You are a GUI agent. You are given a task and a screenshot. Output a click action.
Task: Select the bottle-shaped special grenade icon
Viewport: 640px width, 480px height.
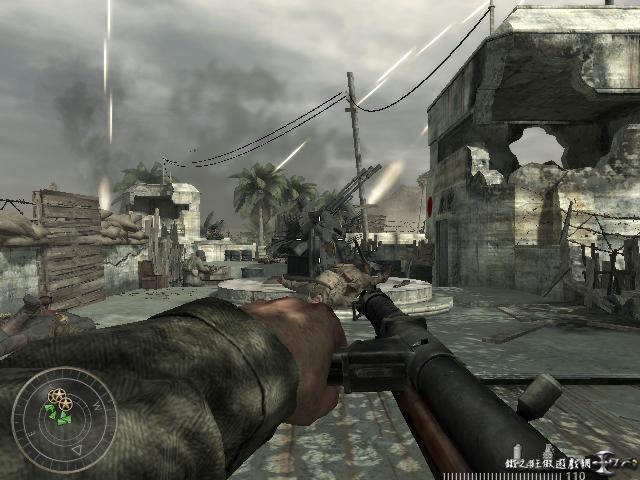coord(517,451)
